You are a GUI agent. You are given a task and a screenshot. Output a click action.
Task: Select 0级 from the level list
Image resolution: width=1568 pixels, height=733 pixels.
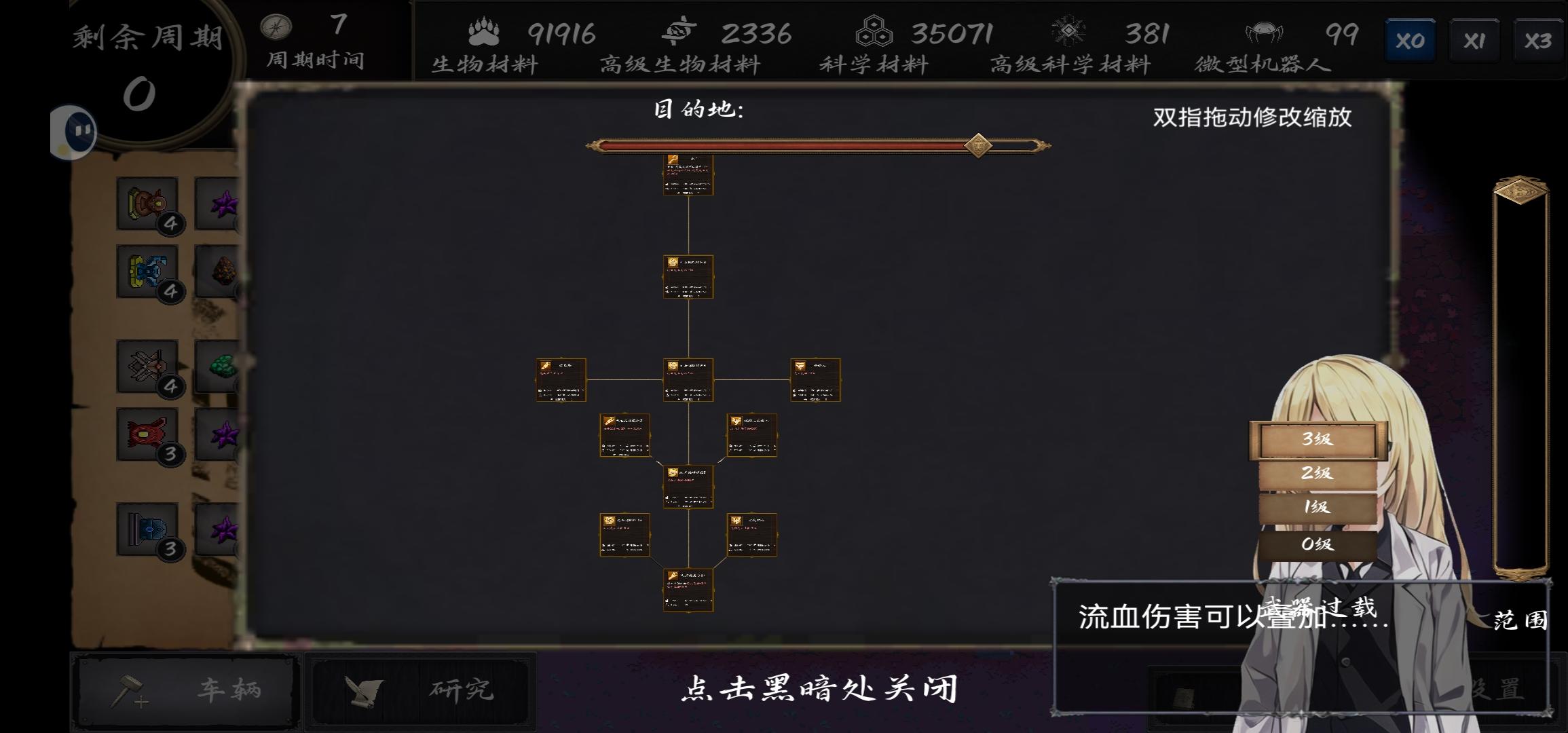[1318, 543]
